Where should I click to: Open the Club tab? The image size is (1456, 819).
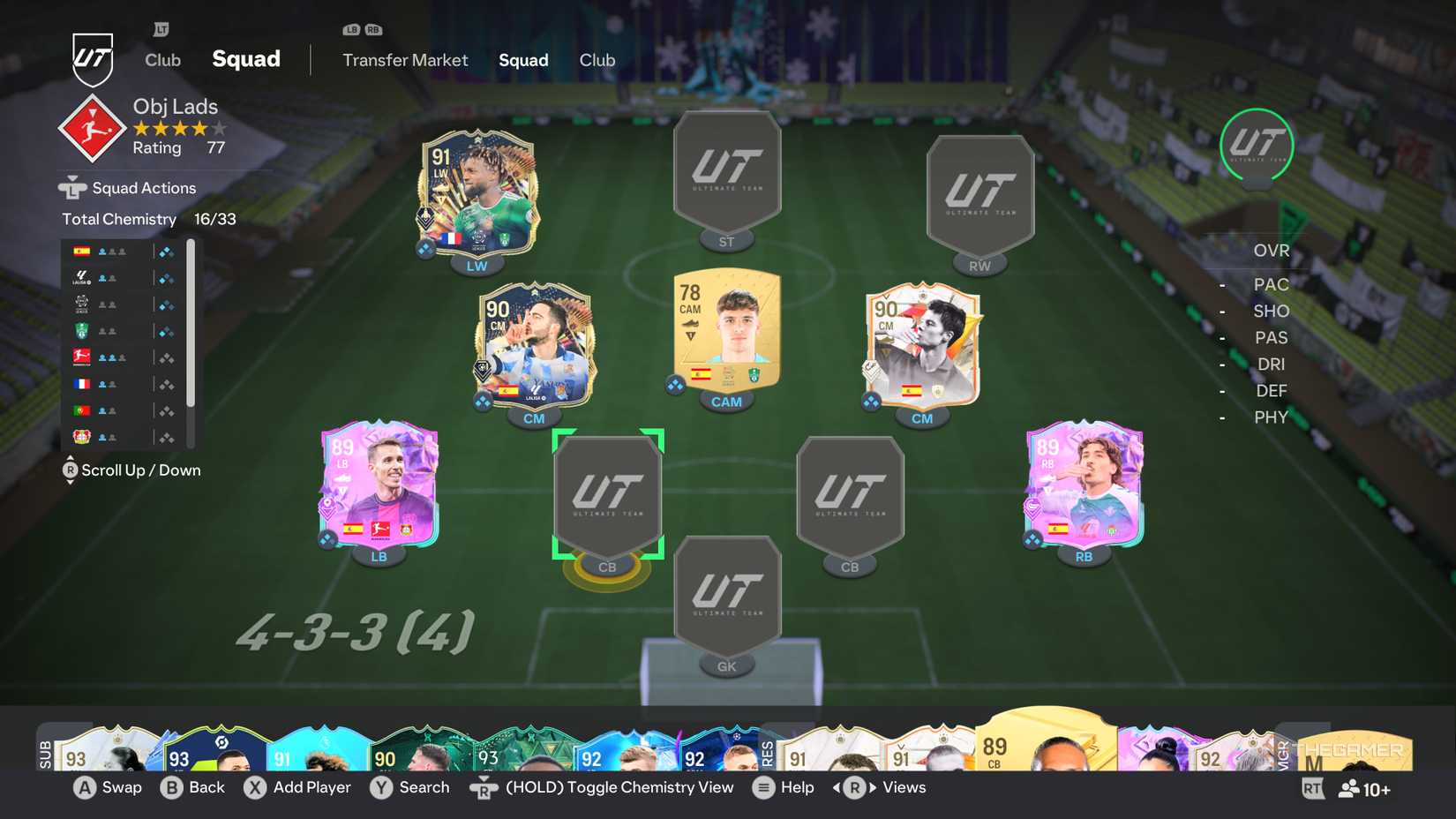point(597,60)
